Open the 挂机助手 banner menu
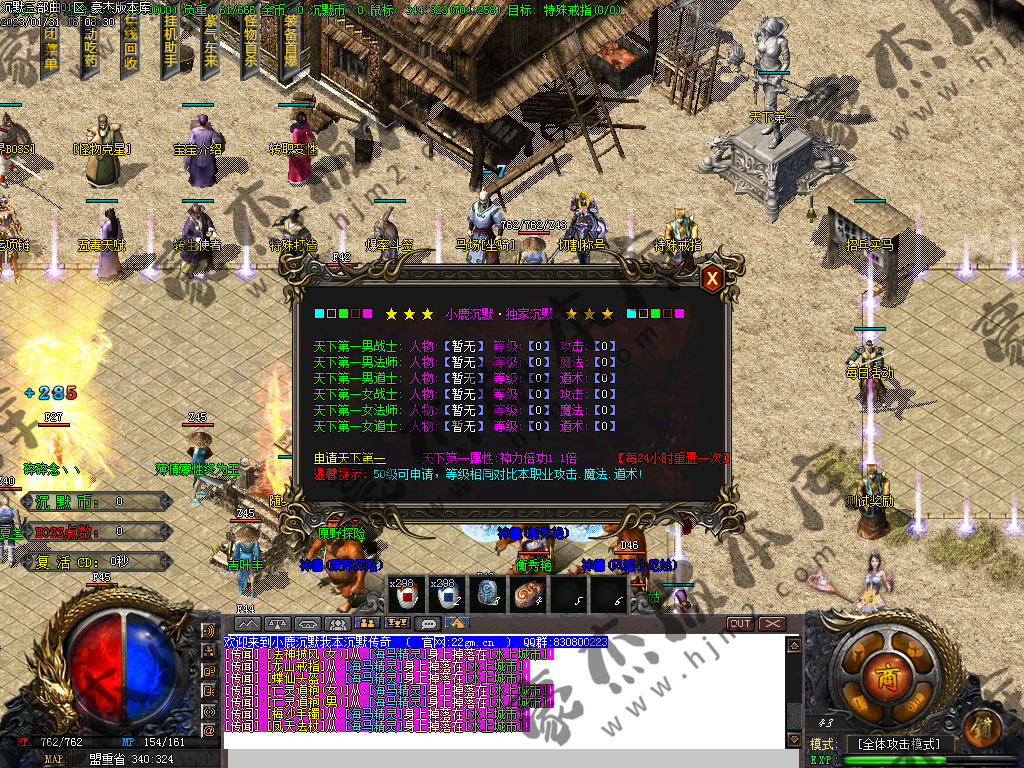Viewport: 1024px width, 768px height. [x=170, y=45]
